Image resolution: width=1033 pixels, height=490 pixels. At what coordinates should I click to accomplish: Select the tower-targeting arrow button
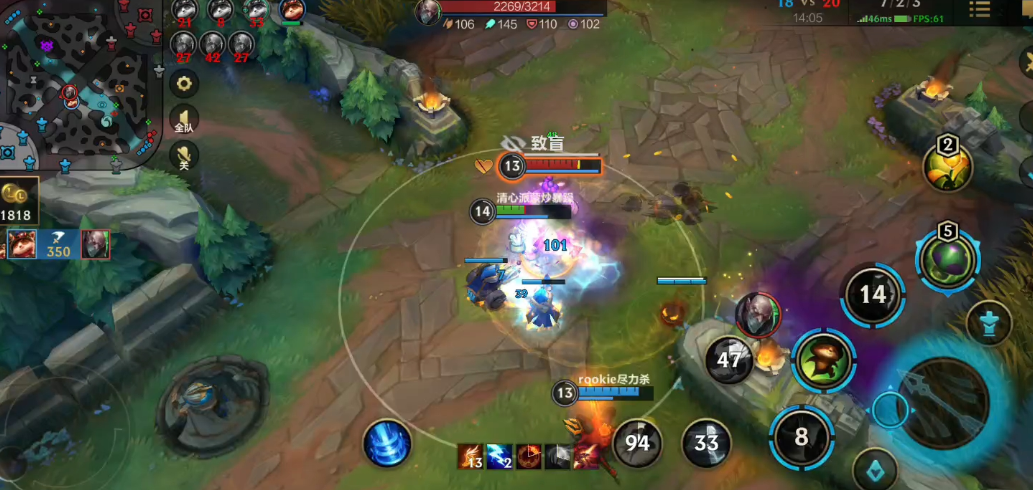point(989,323)
